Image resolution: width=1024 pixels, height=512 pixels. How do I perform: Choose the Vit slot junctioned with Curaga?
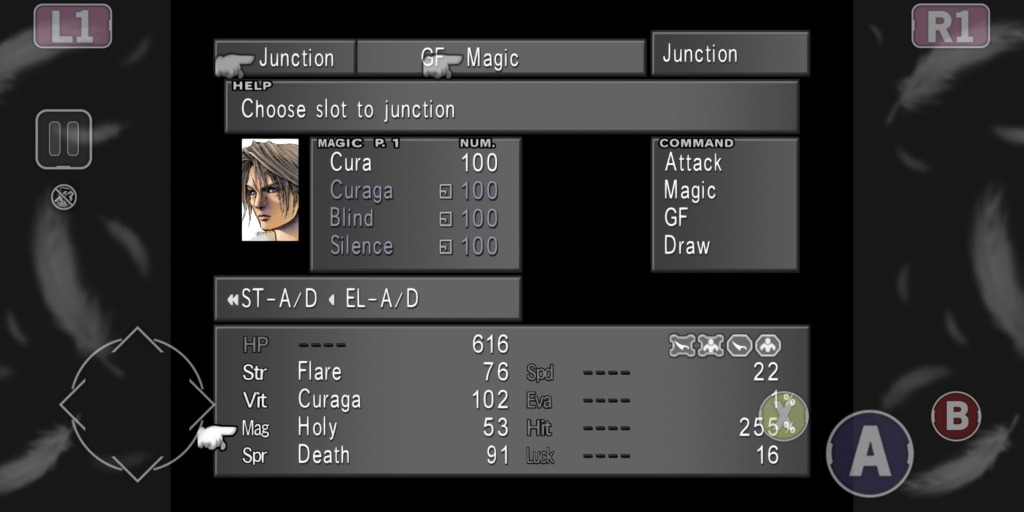click(x=329, y=400)
